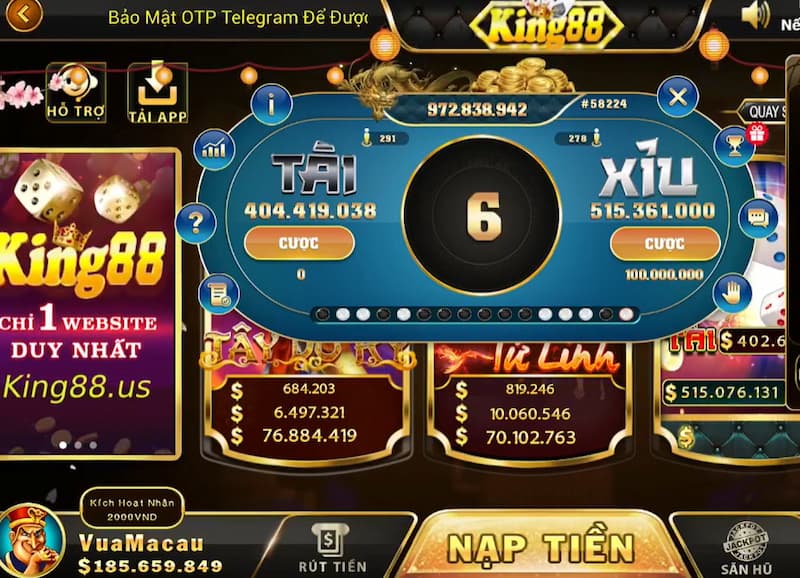This screenshot has width=800, height=578.
Task: Go back with the arrow button
Action: tap(21, 15)
